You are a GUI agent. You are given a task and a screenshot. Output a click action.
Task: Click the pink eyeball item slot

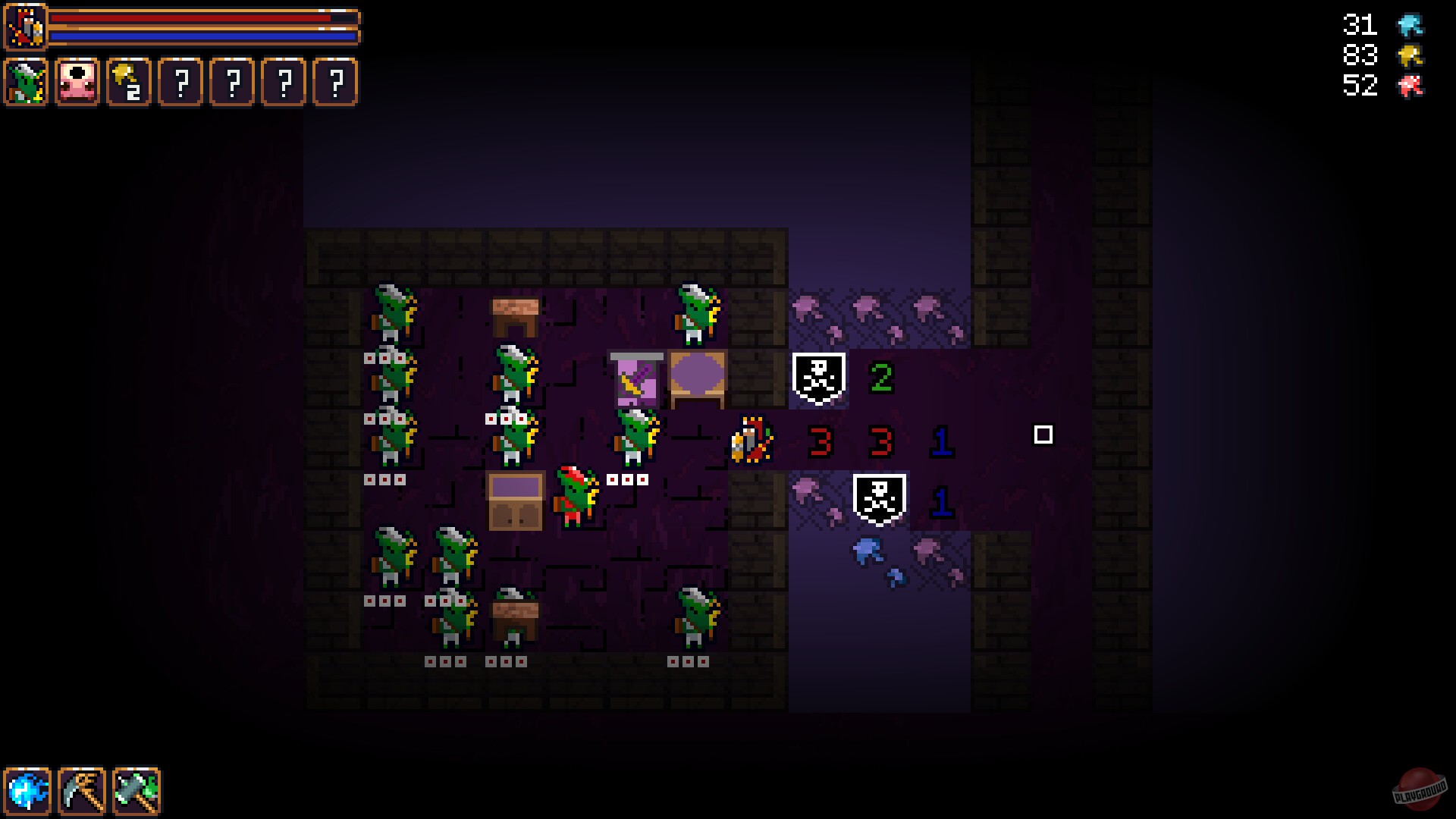(x=78, y=81)
